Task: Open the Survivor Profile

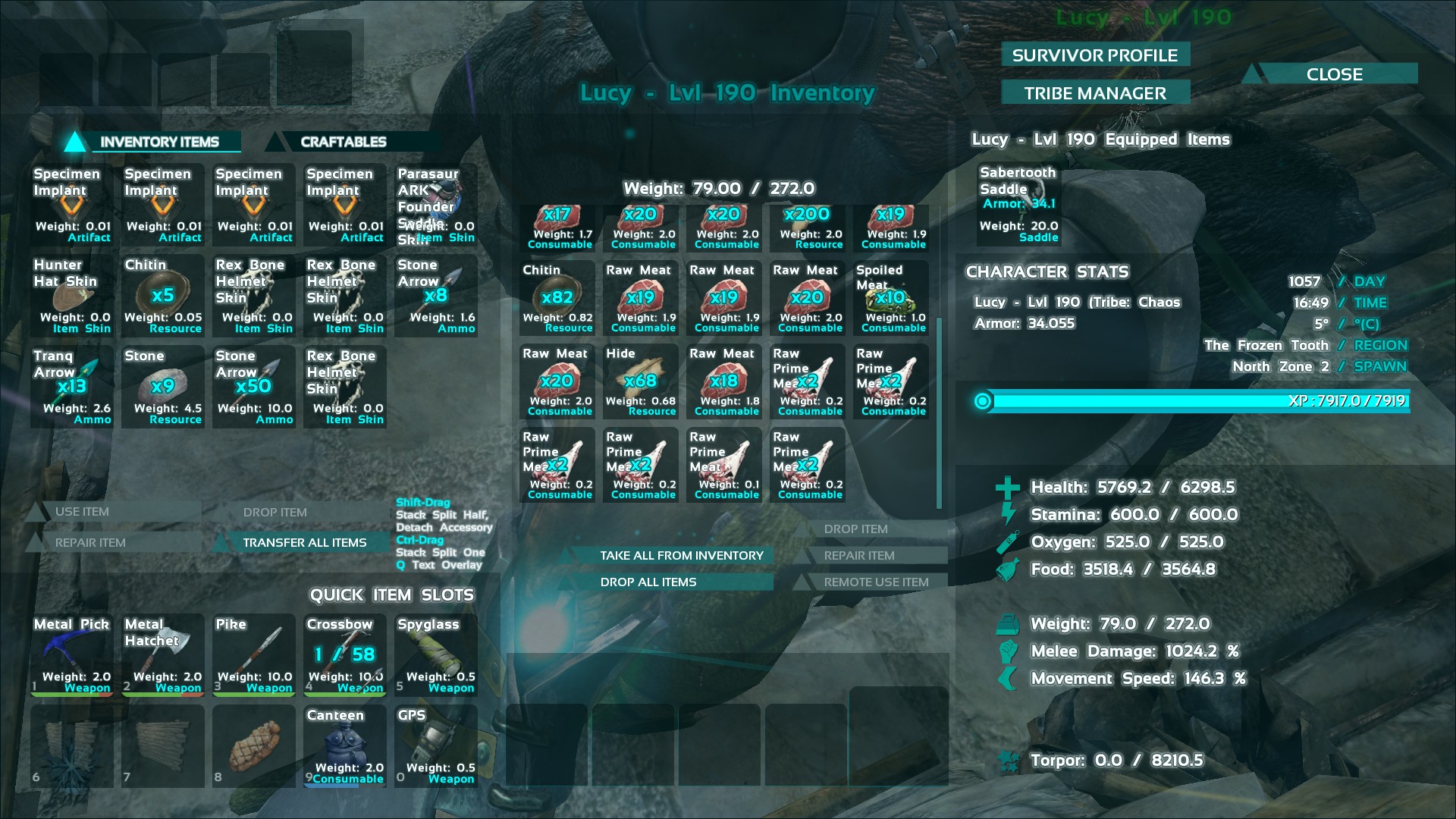Action: click(x=1094, y=55)
